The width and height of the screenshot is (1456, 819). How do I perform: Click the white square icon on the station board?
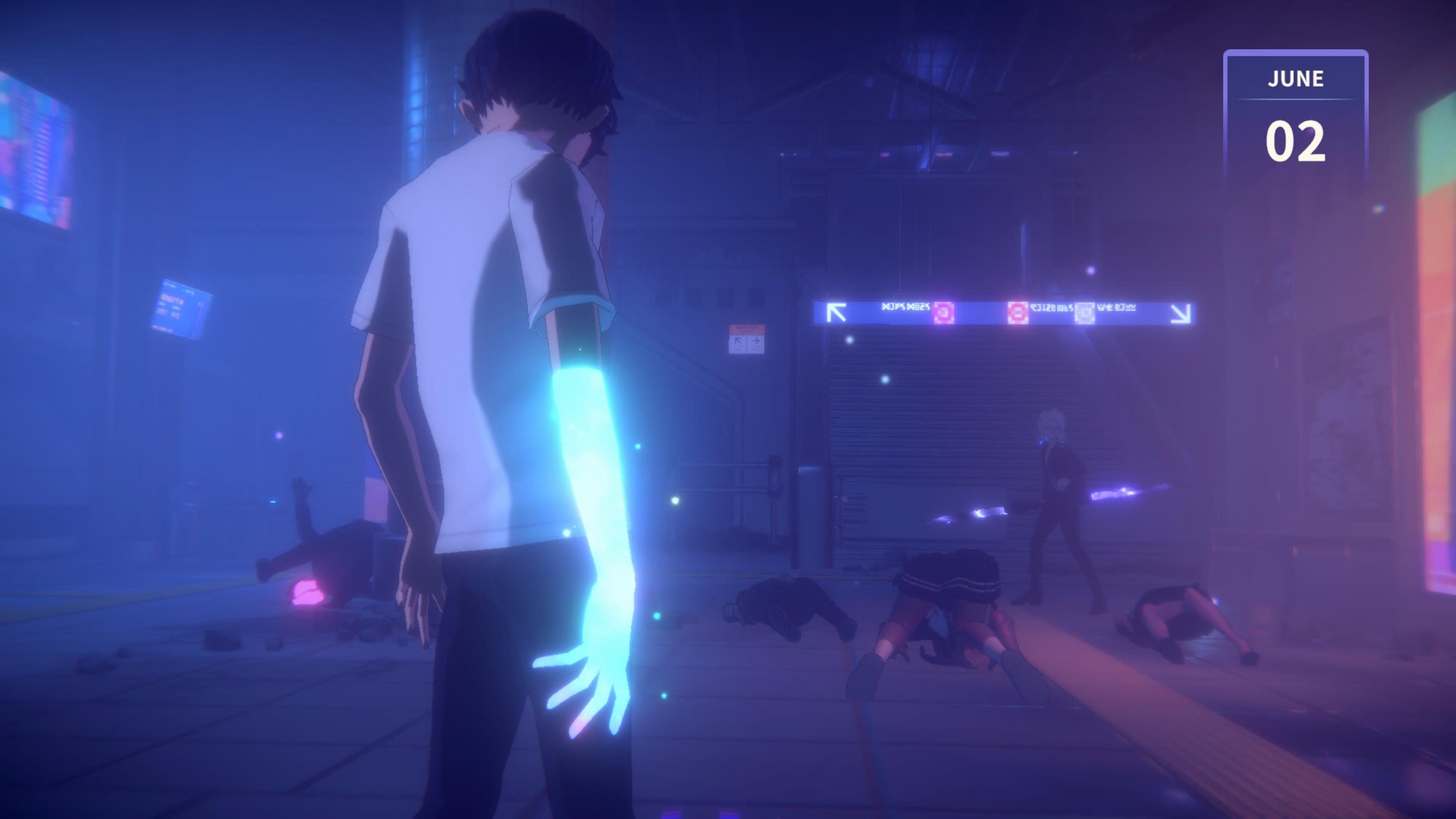[1084, 312]
